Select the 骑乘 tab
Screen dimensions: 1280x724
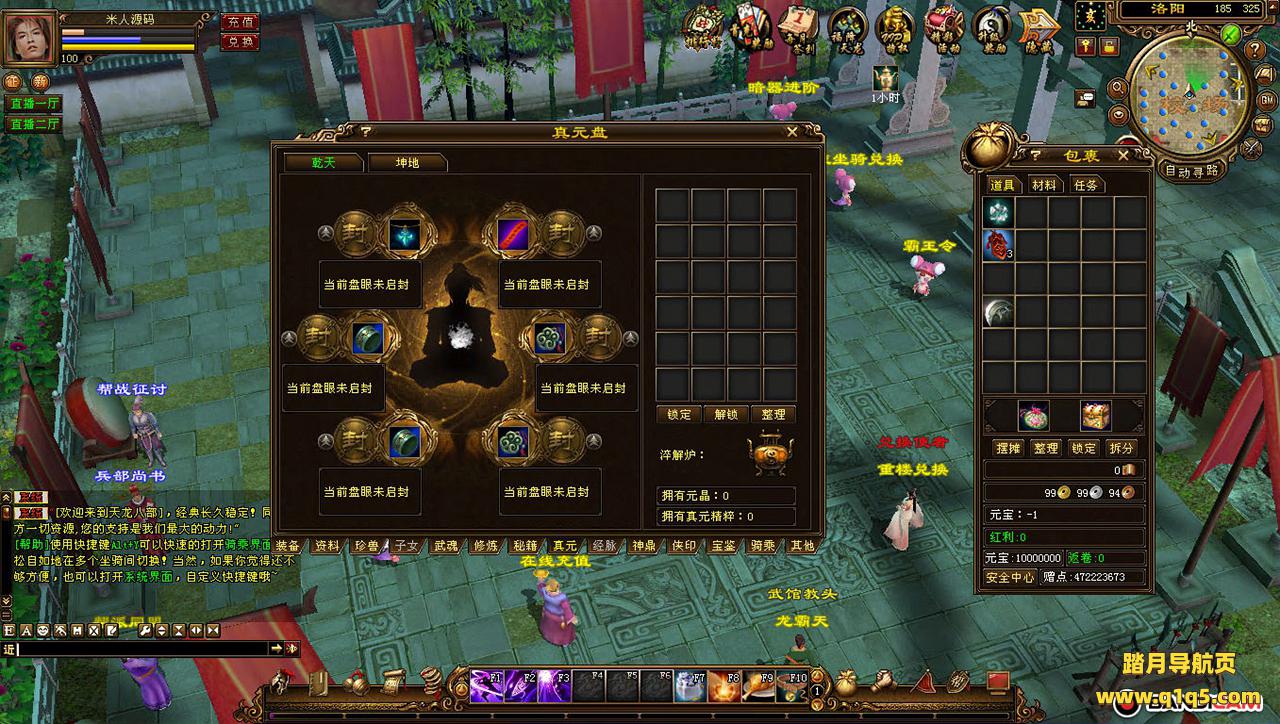coord(763,546)
